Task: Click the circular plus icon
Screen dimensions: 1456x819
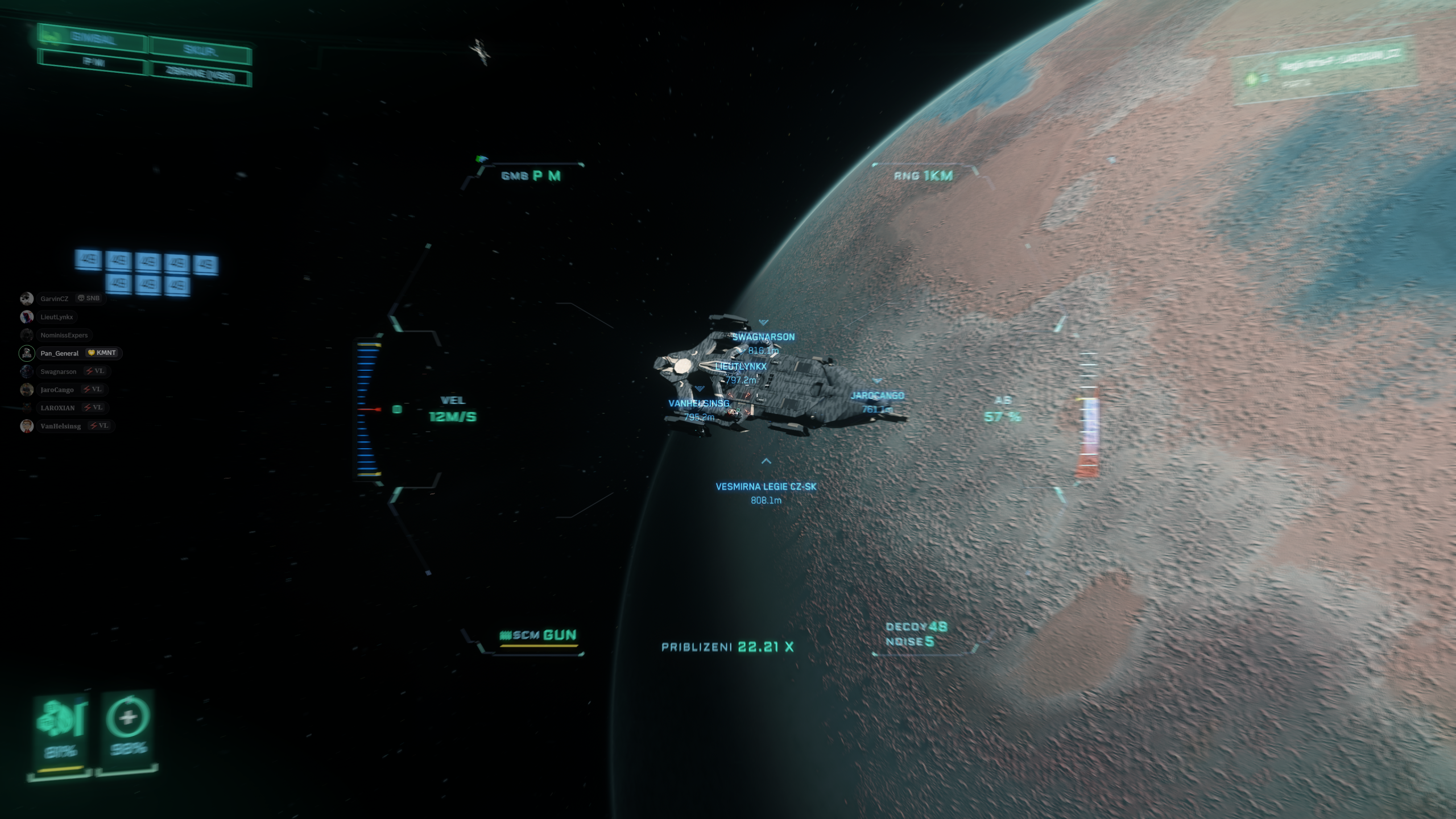Action: [x=128, y=717]
